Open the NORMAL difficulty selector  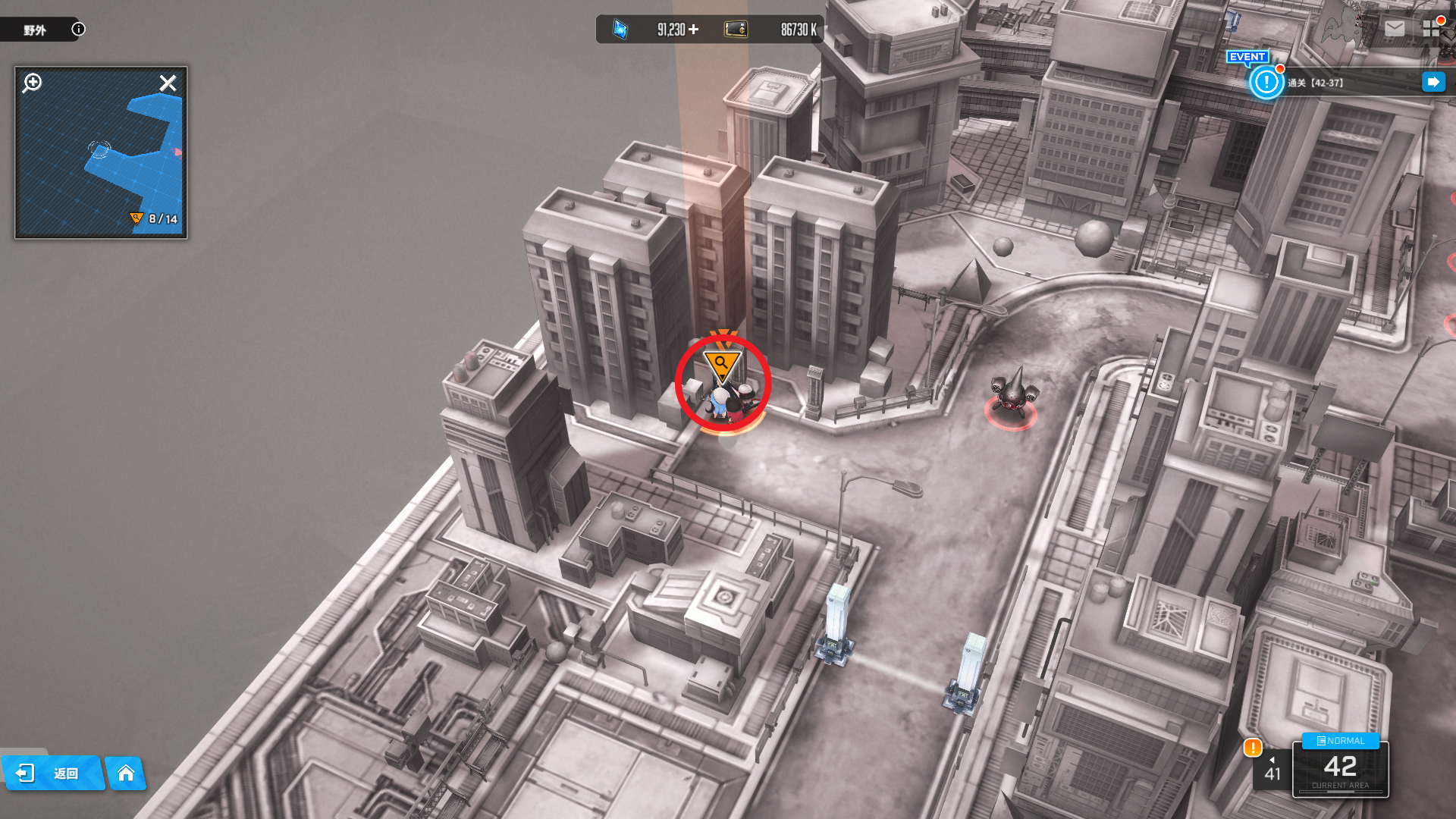tap(1340, 741)
